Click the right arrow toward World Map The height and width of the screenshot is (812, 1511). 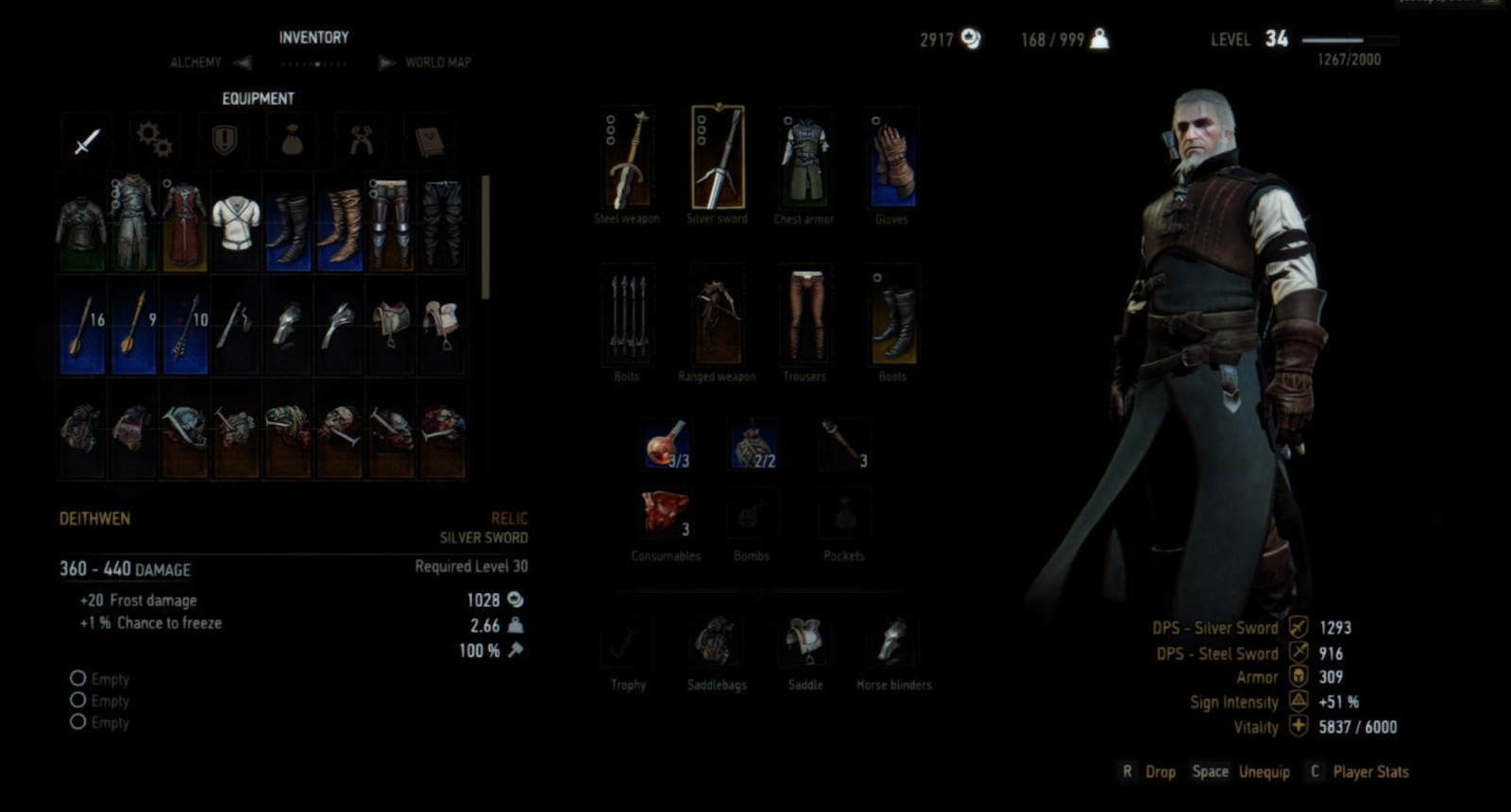pyautogui.click(x=385, y=62)
